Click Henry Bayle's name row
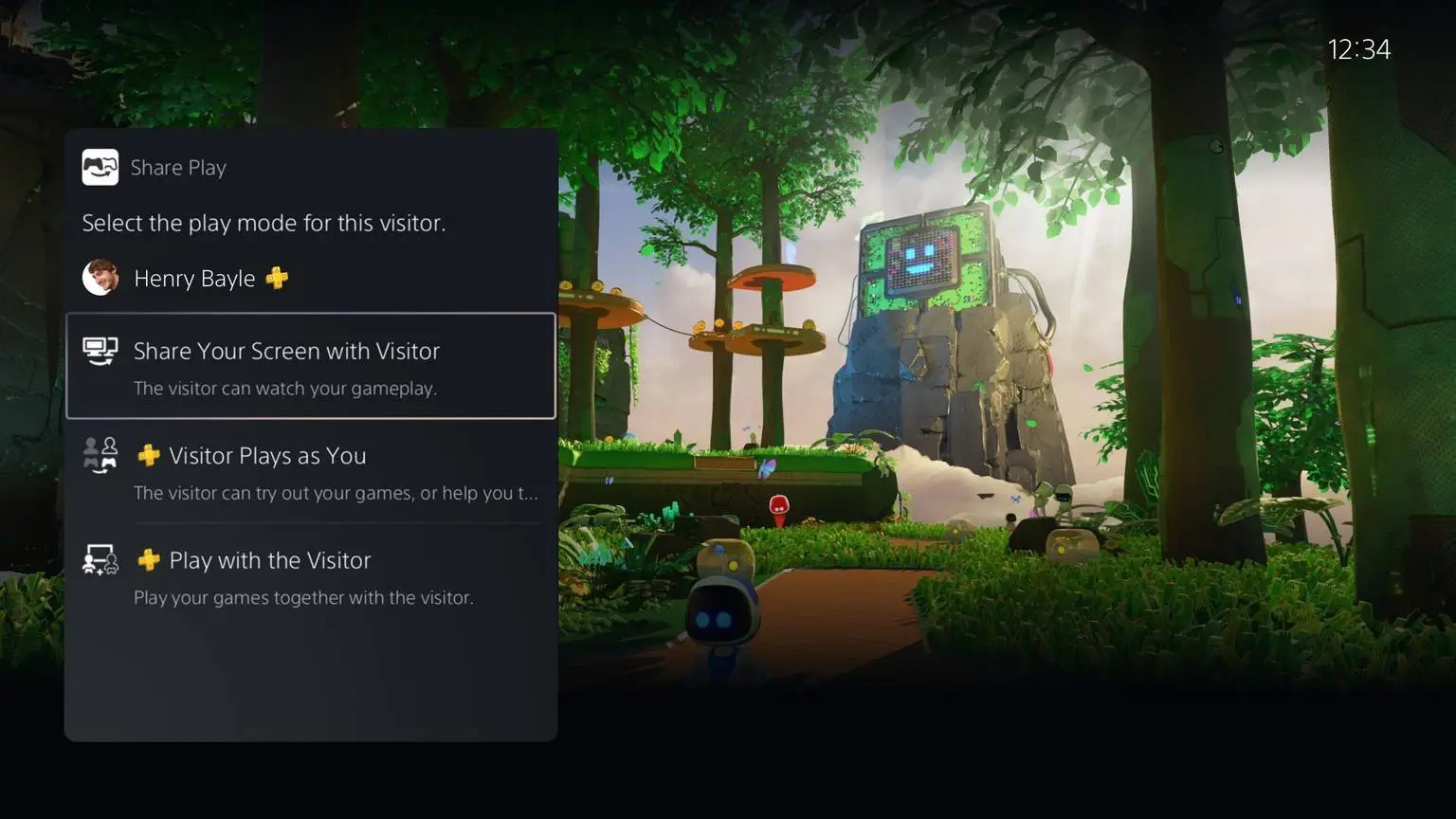 (194, 278)
